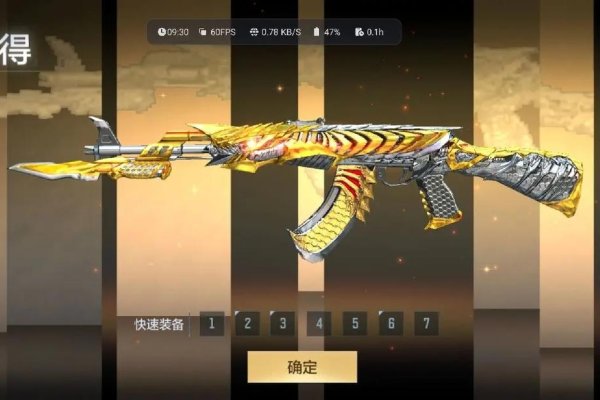Confirm with the 确定 button

tap(301, 367)
